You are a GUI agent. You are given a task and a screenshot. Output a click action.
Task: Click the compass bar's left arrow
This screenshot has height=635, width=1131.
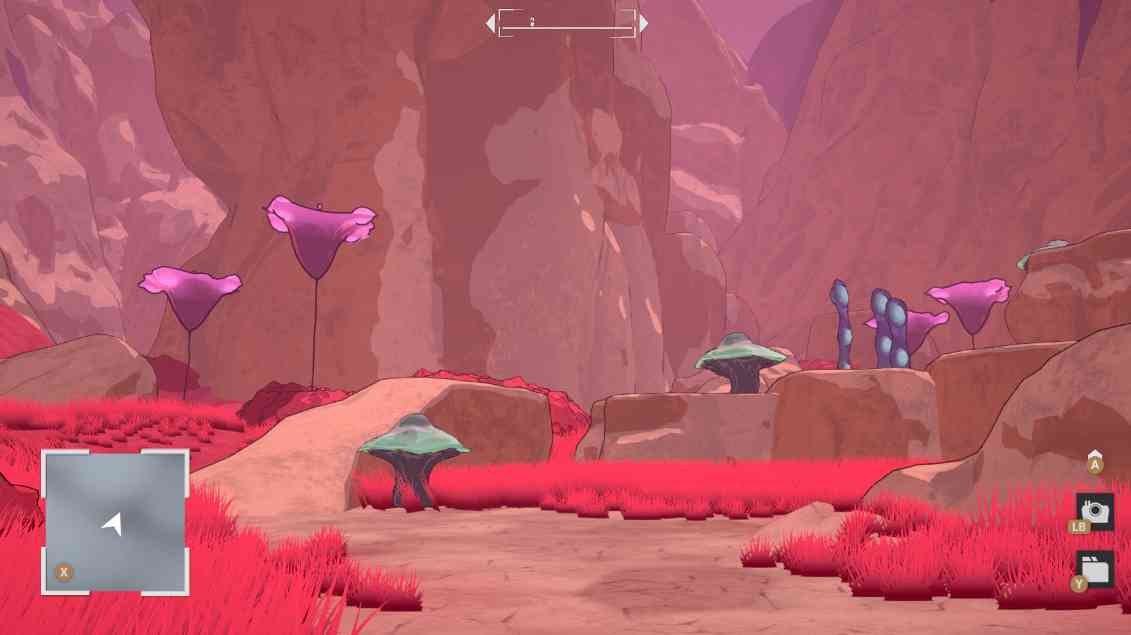click(490, 23)
